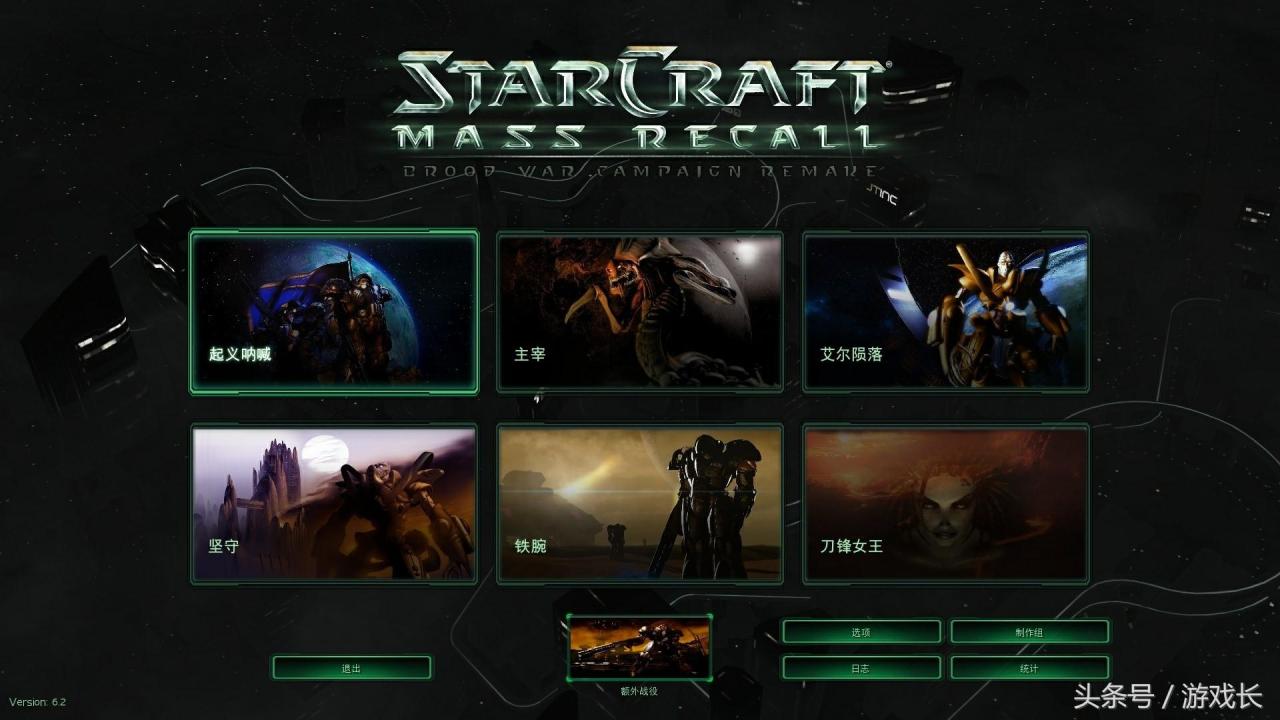Choose the 刀锋女王 campaign tile

point(946,504)
